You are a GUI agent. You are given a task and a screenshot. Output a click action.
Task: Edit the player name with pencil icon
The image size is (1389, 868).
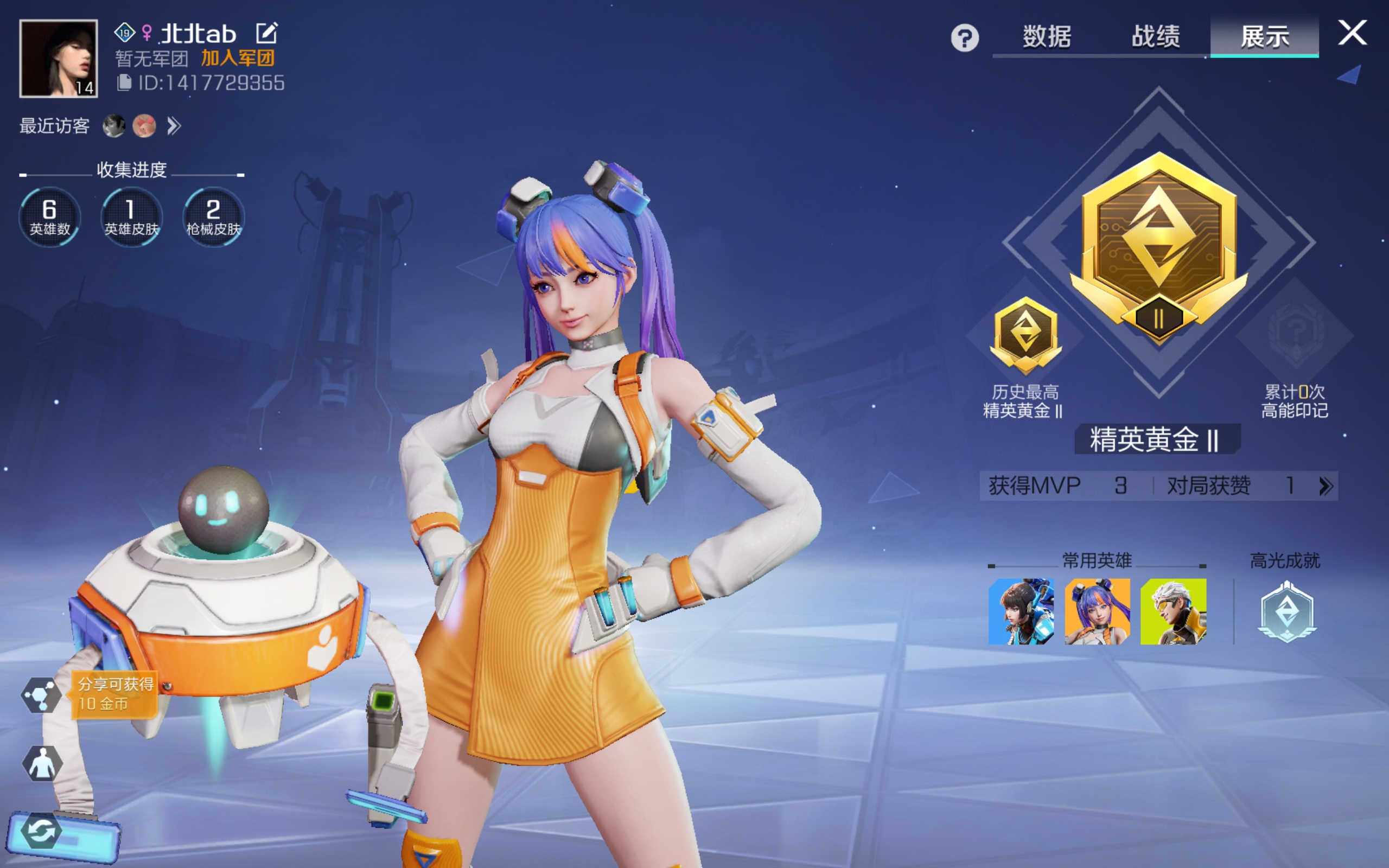pyautogui.click(x=267, y=33)
